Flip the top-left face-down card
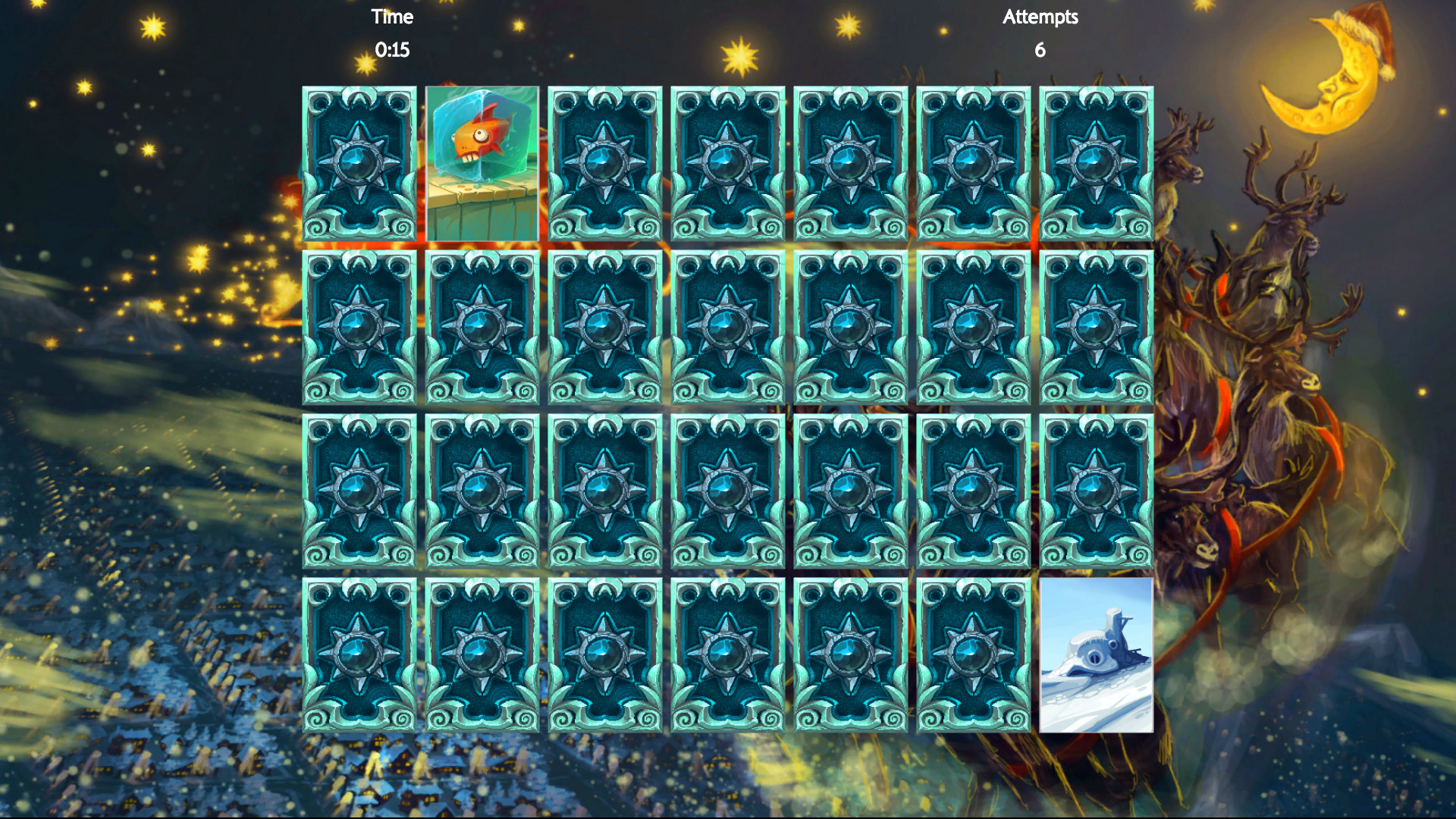 click(x=360, y=163)
